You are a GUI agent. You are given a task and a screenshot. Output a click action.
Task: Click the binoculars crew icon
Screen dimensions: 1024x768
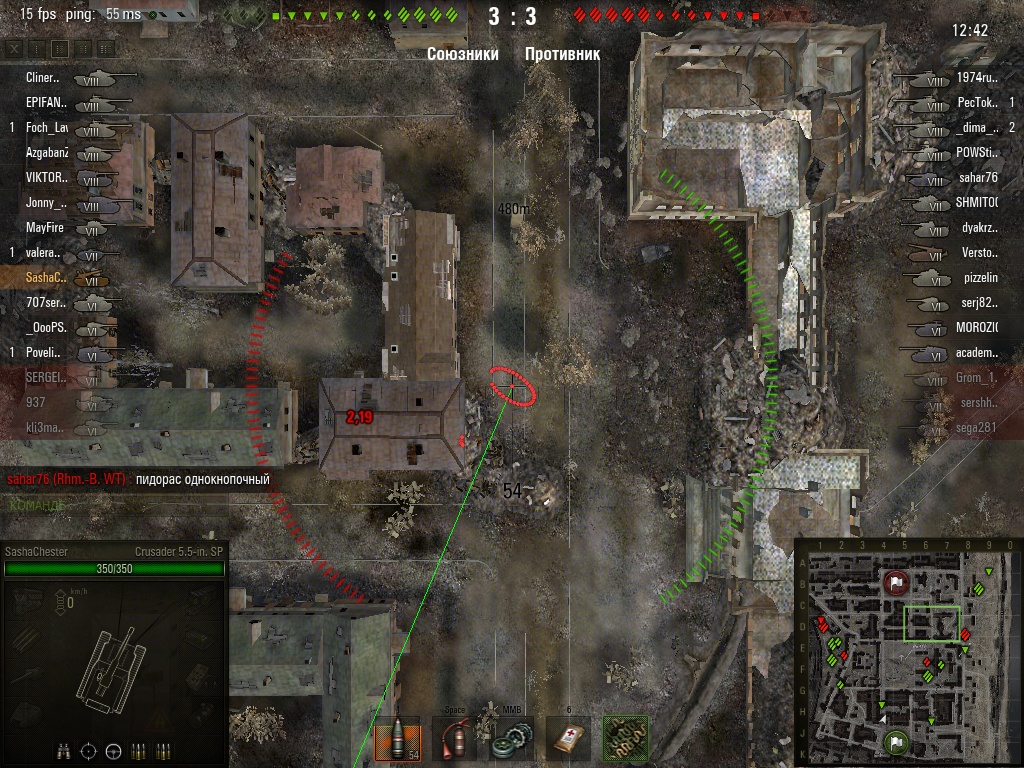(65, 750)
